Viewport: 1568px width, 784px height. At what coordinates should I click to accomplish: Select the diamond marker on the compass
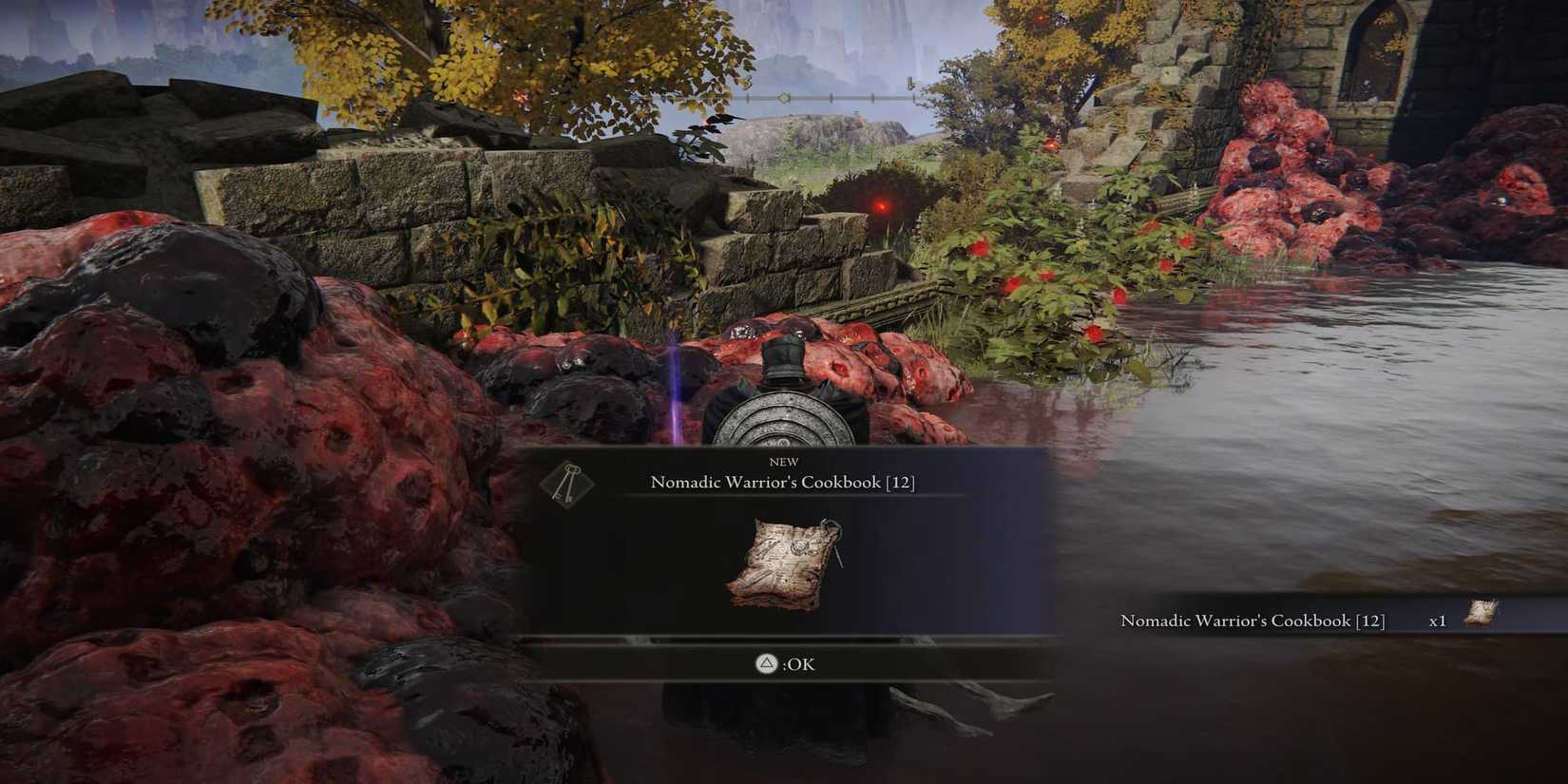783,96
